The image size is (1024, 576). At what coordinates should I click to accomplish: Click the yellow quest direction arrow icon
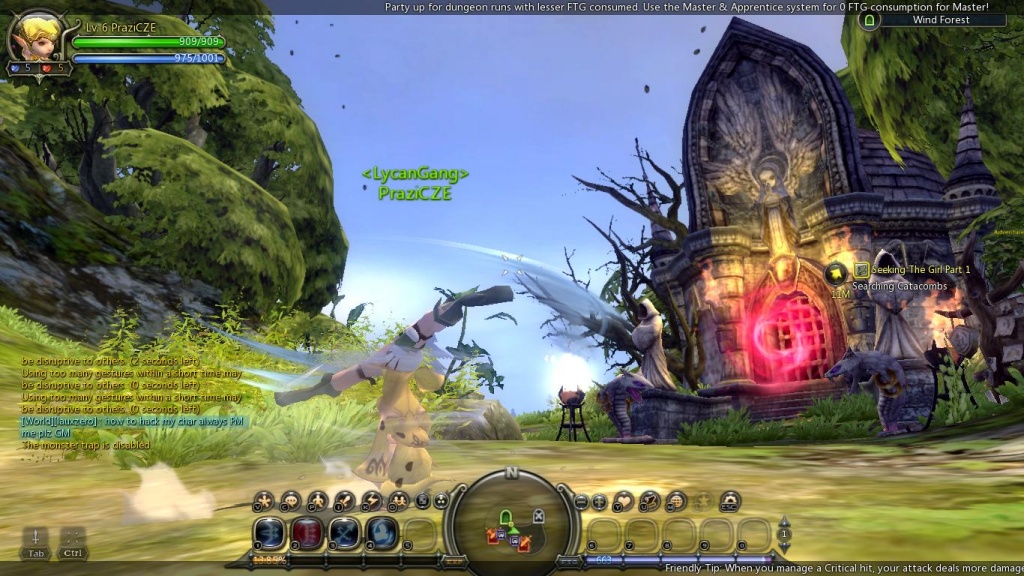click(838, 273)
